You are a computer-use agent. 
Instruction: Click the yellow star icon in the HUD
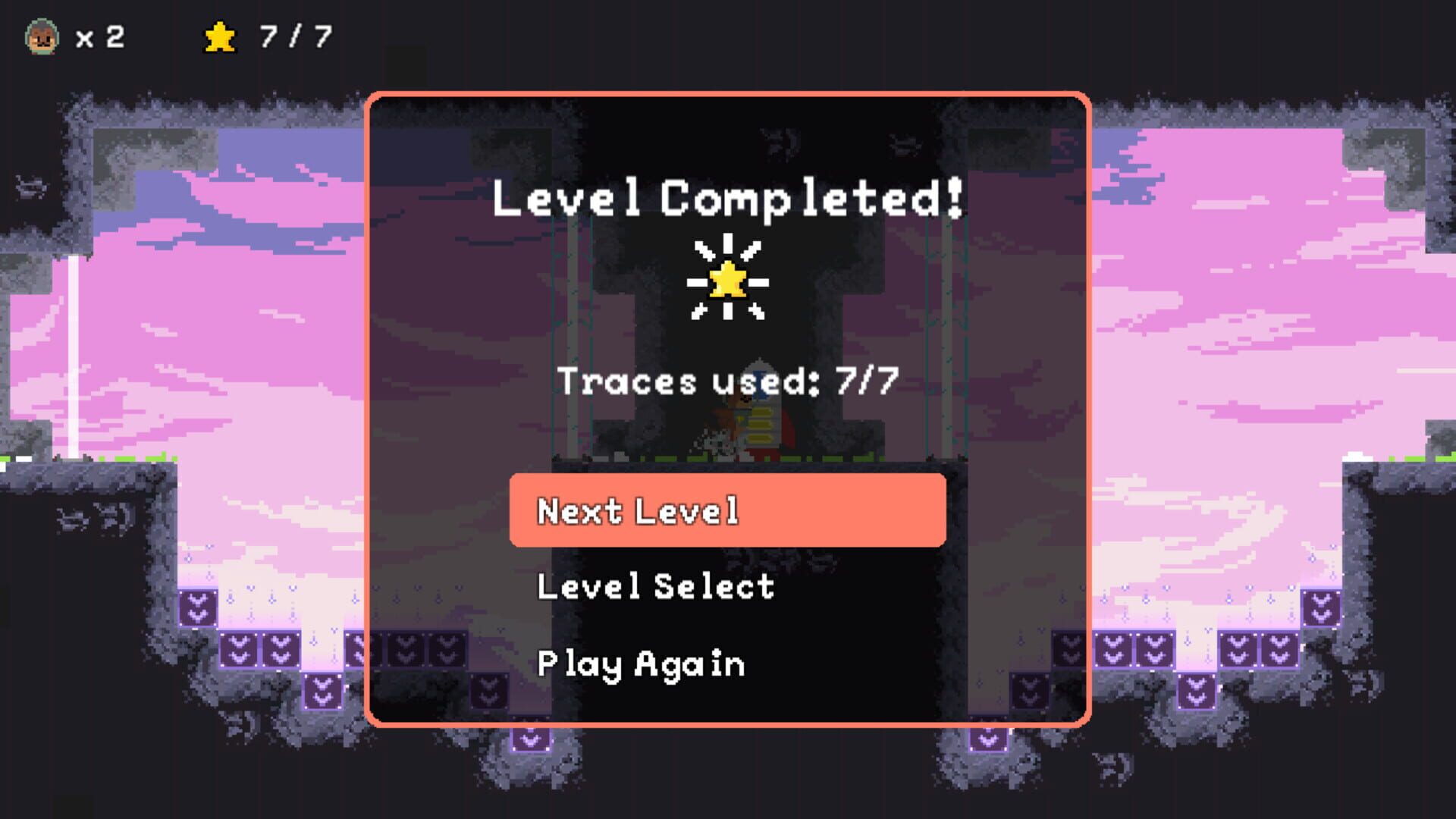tap(218, 36)
